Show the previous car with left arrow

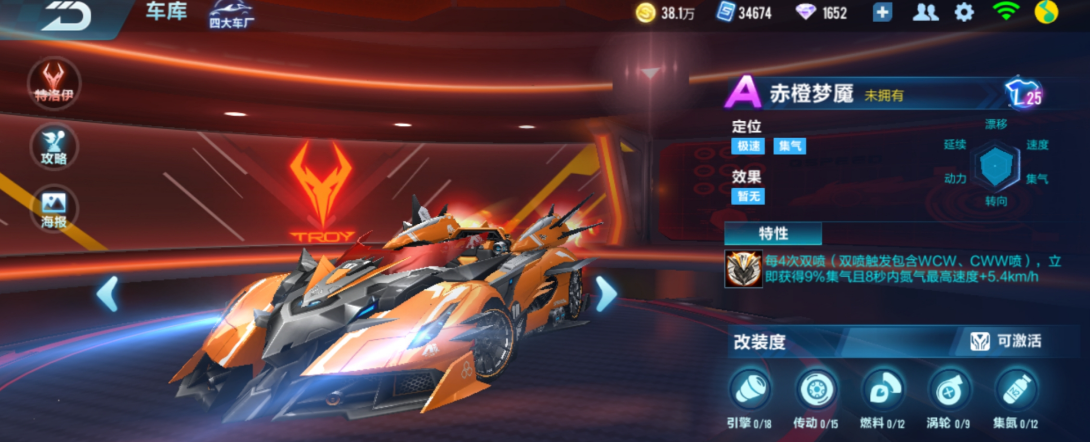(108, 293)
